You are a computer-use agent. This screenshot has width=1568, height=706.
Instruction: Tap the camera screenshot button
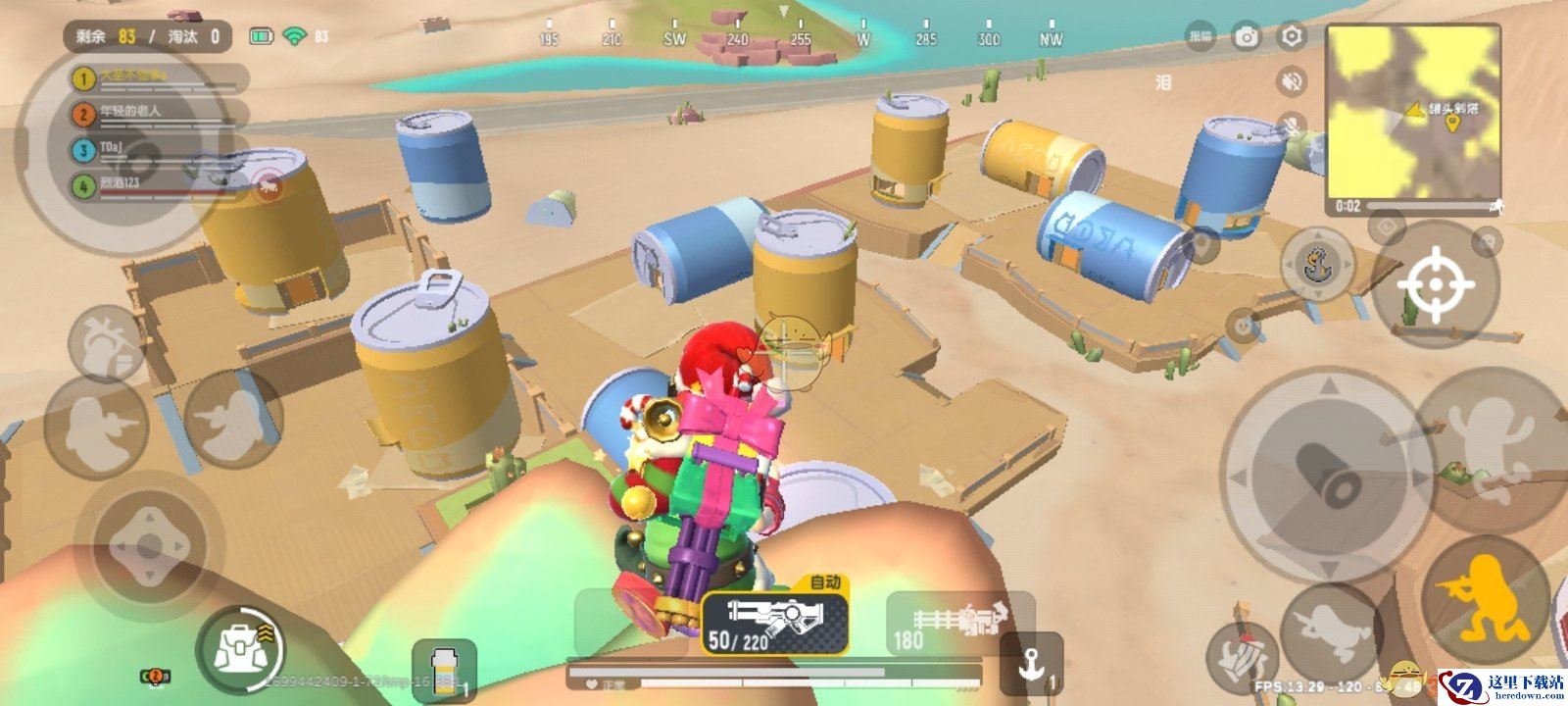[x=1247, y=37]
